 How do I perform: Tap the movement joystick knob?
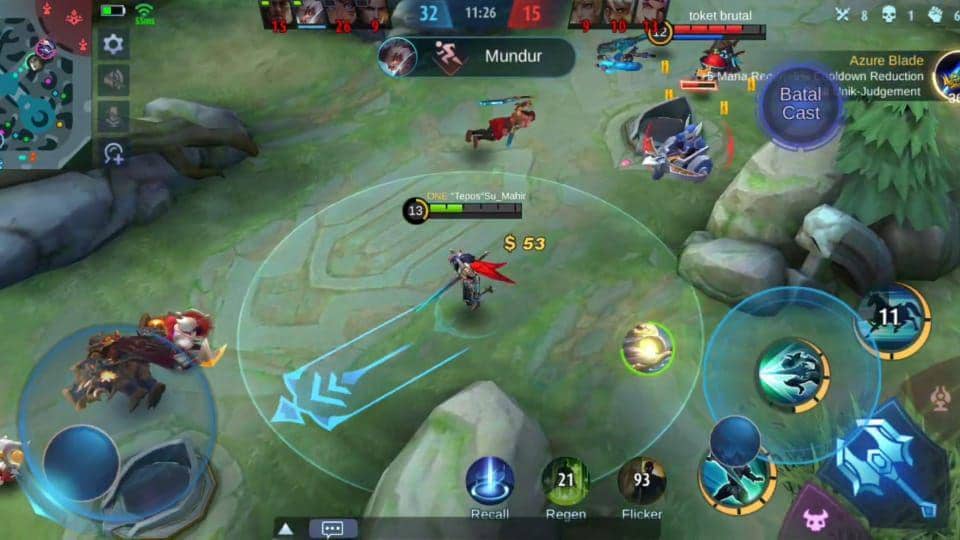(x=81, y=461)
